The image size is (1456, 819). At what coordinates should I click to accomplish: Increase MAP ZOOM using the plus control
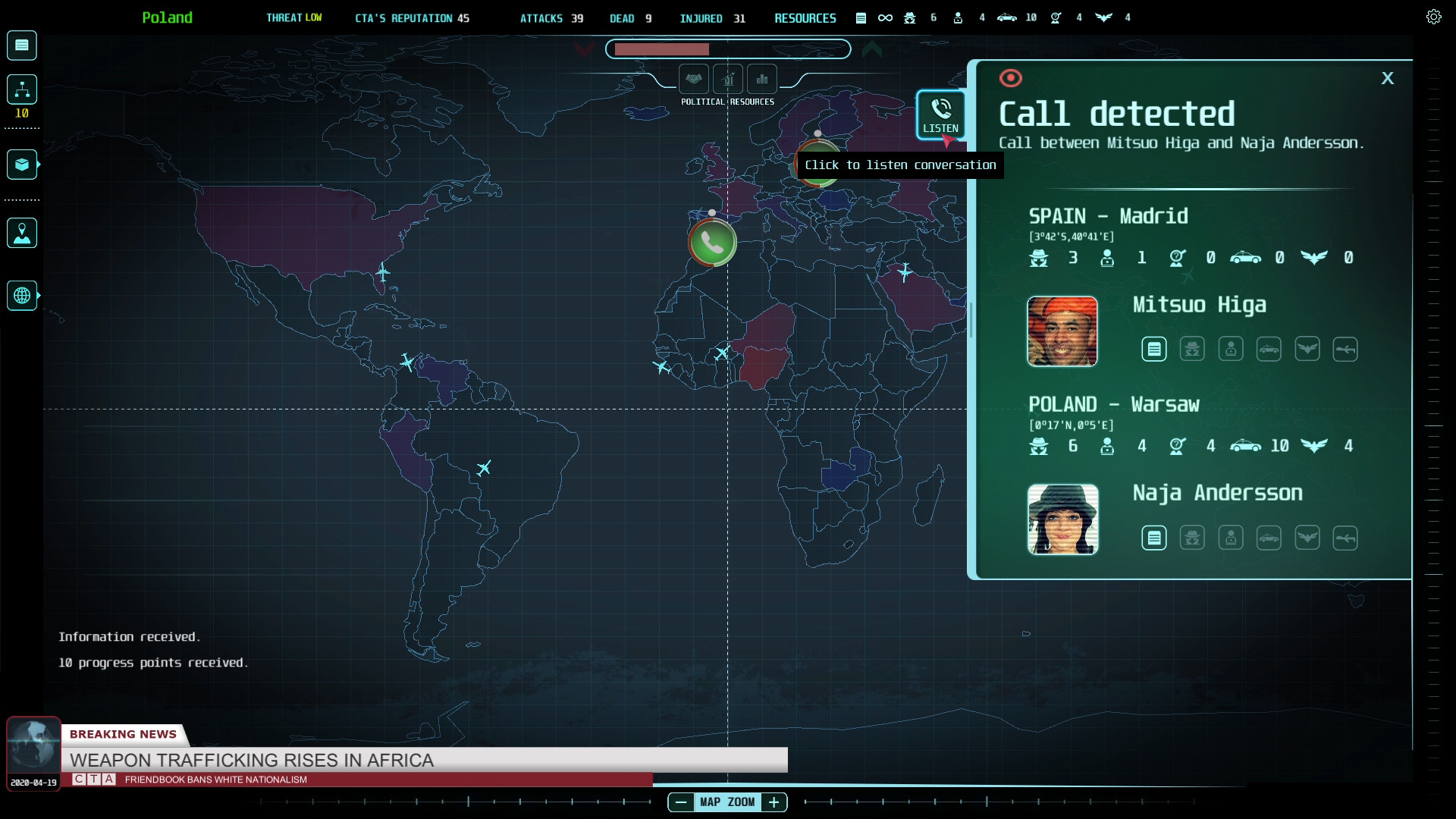tap(774, 802)
